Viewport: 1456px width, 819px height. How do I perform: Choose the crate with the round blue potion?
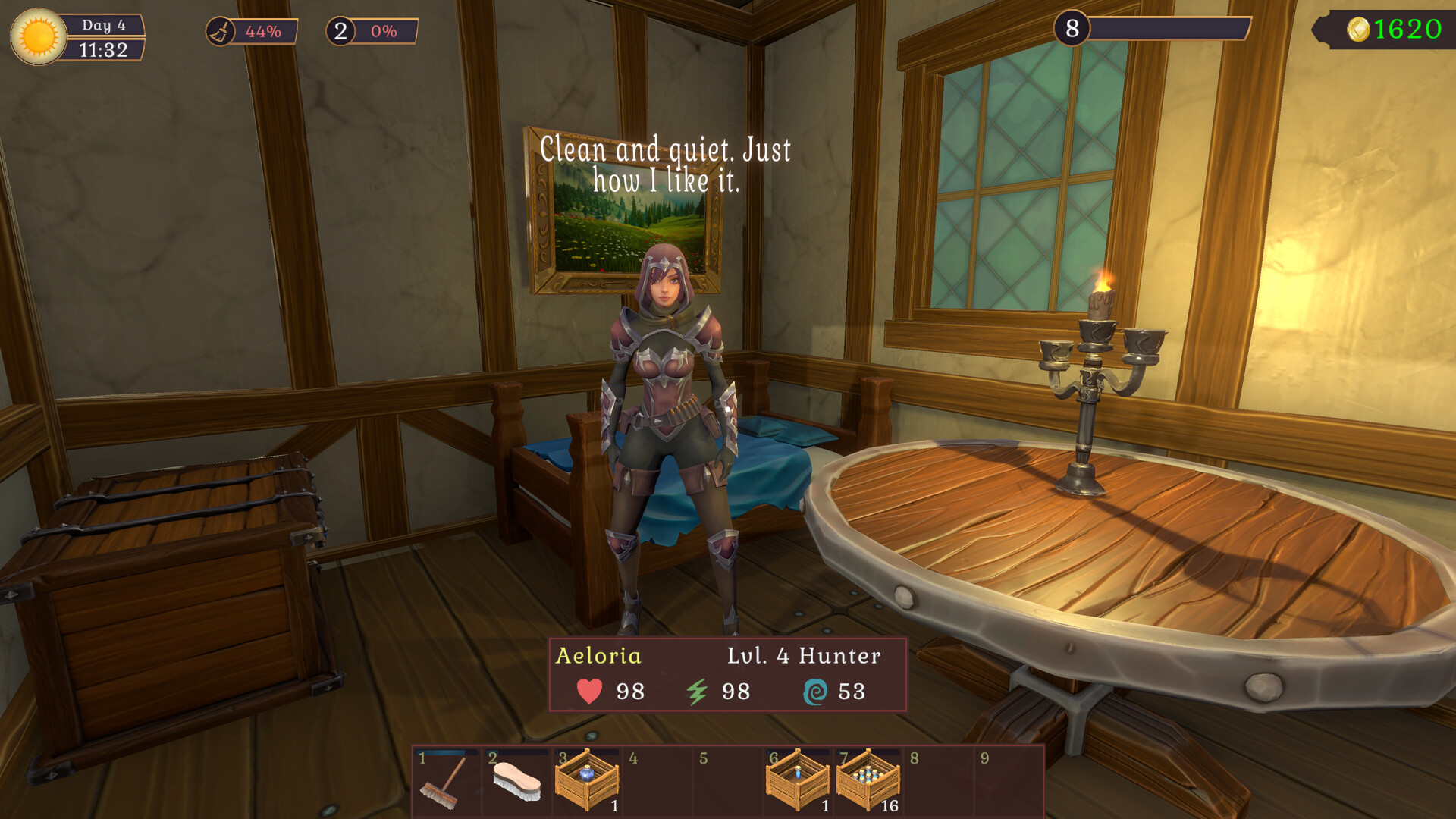coord(587,782)
